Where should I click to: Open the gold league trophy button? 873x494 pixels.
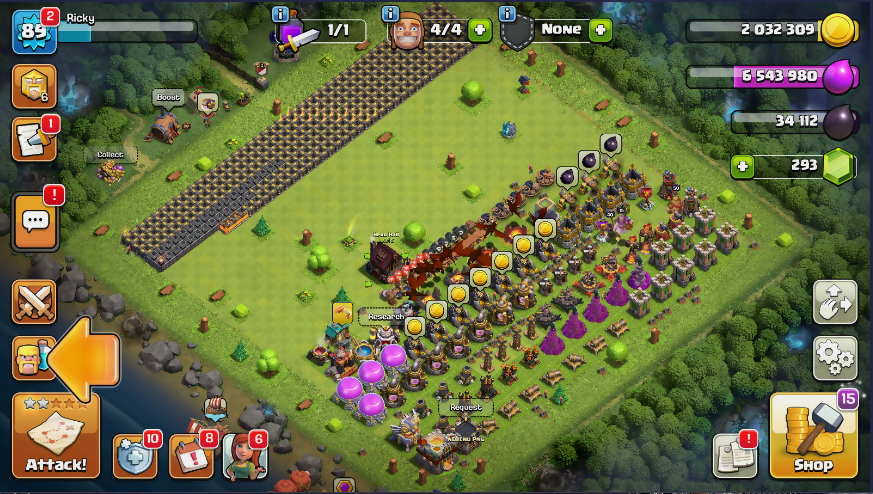point(33,87)
